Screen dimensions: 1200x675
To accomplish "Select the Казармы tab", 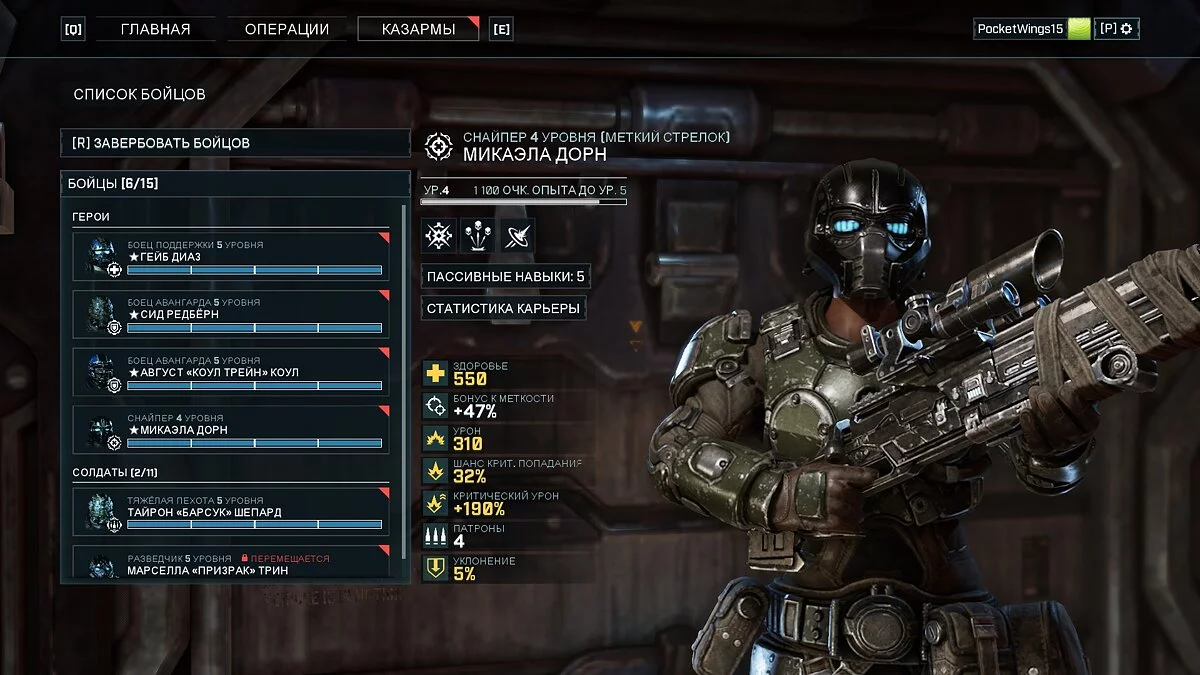I will coord(418,29).
